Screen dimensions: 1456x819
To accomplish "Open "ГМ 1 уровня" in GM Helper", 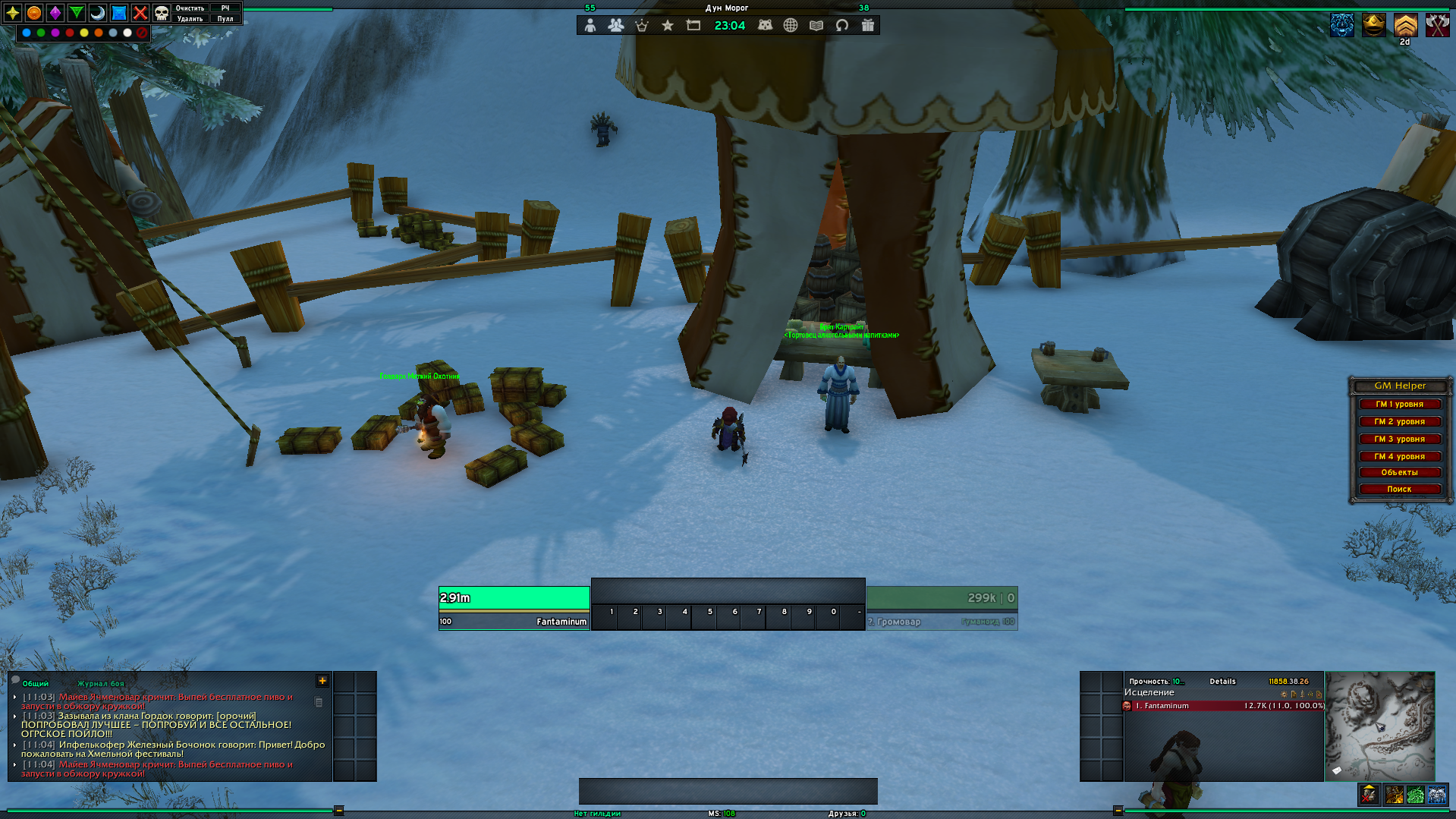I will [1399, 405].
